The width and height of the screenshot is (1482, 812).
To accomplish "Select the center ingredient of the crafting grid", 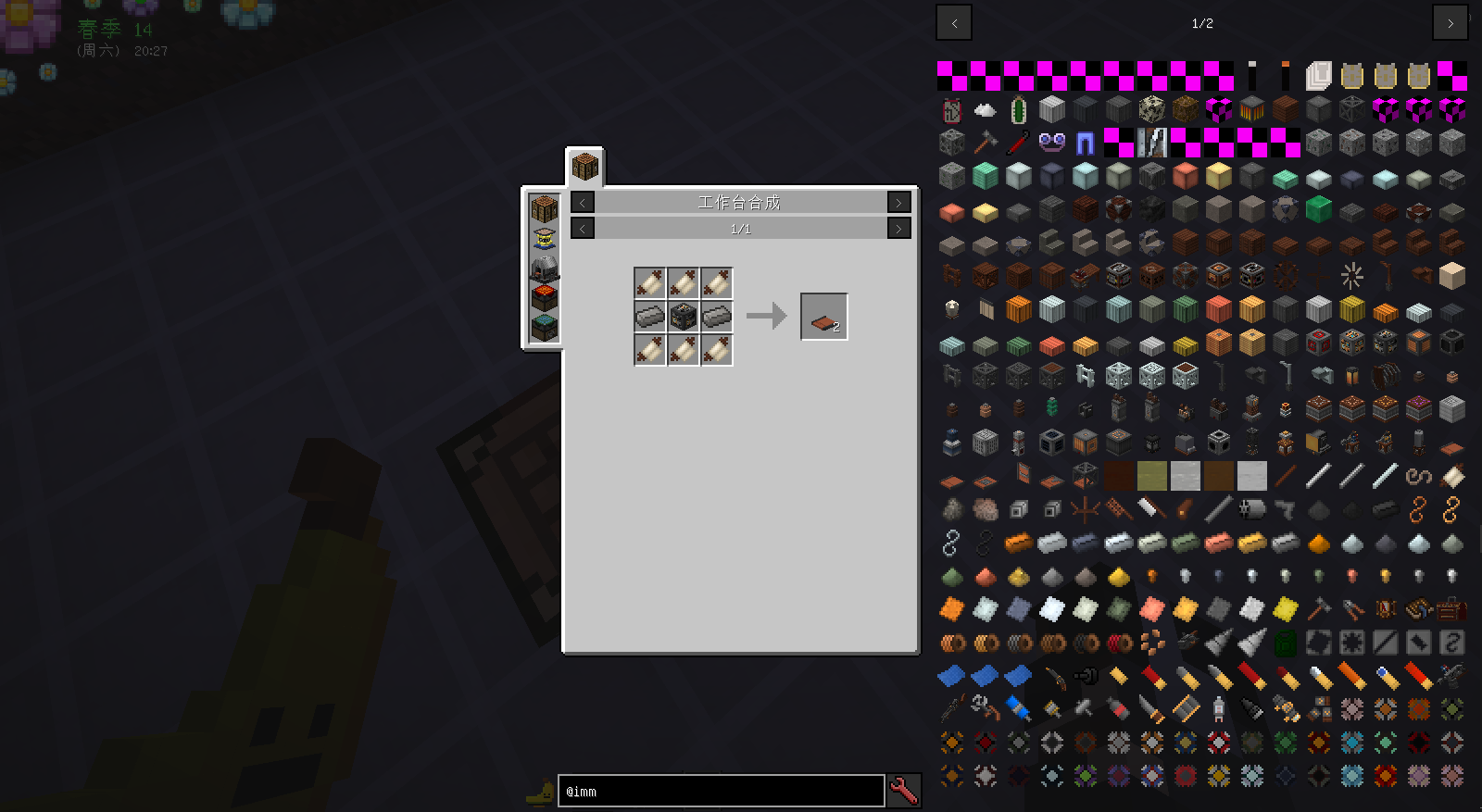I will (x=684, y=317).
